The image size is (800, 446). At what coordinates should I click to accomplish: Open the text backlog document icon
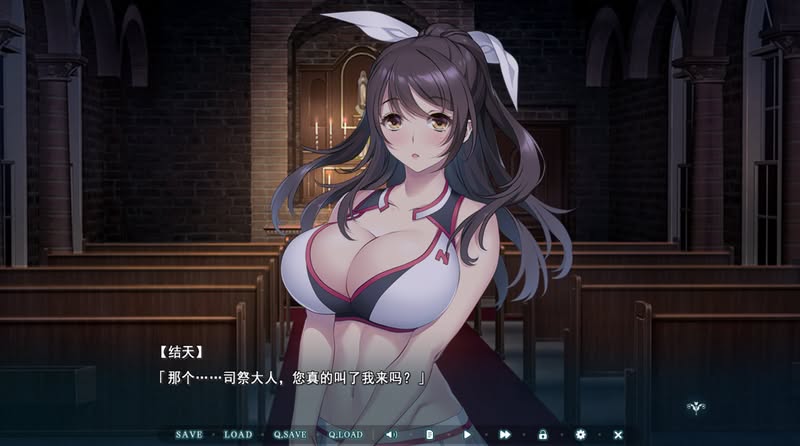click(x=430, y=435)
